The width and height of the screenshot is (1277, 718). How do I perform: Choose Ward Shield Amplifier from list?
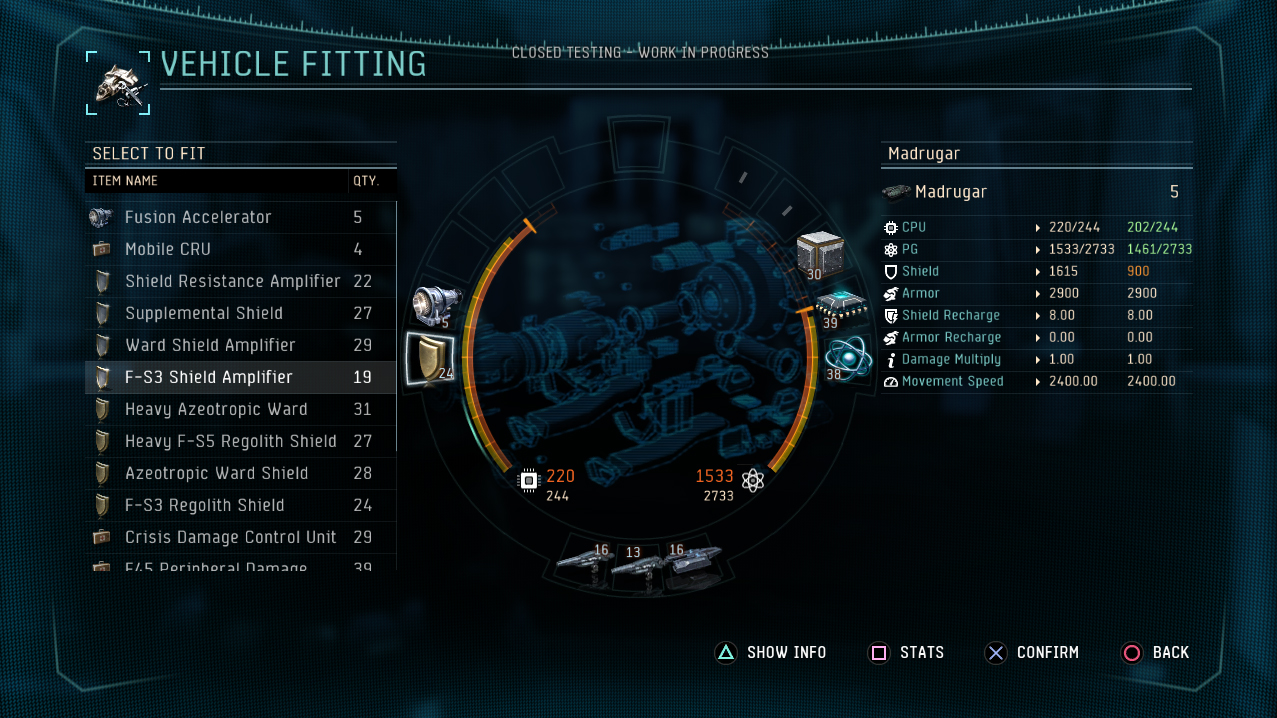(210, 345)
